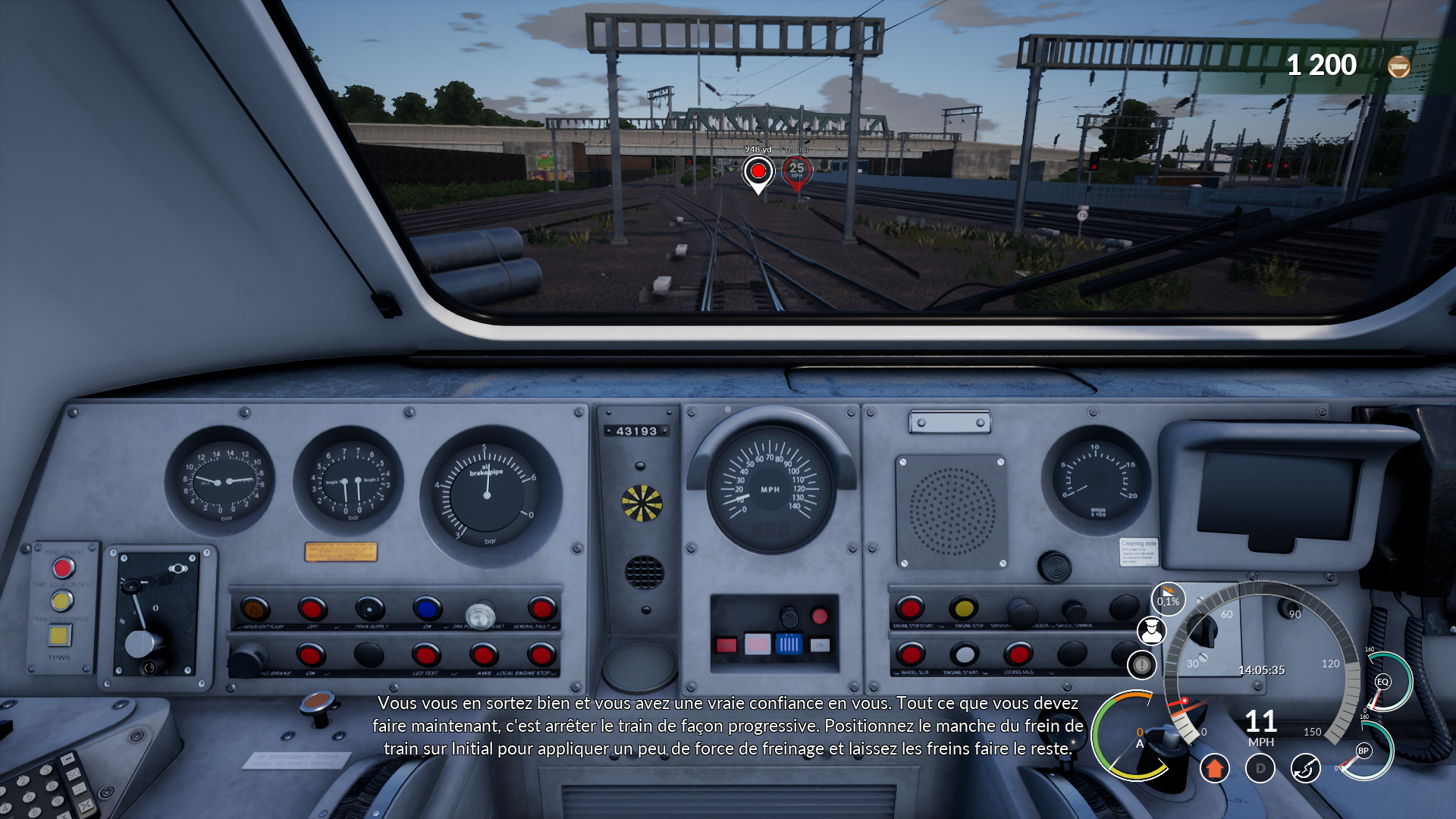Click the 0,1% gradient indicator icon

1168,599
